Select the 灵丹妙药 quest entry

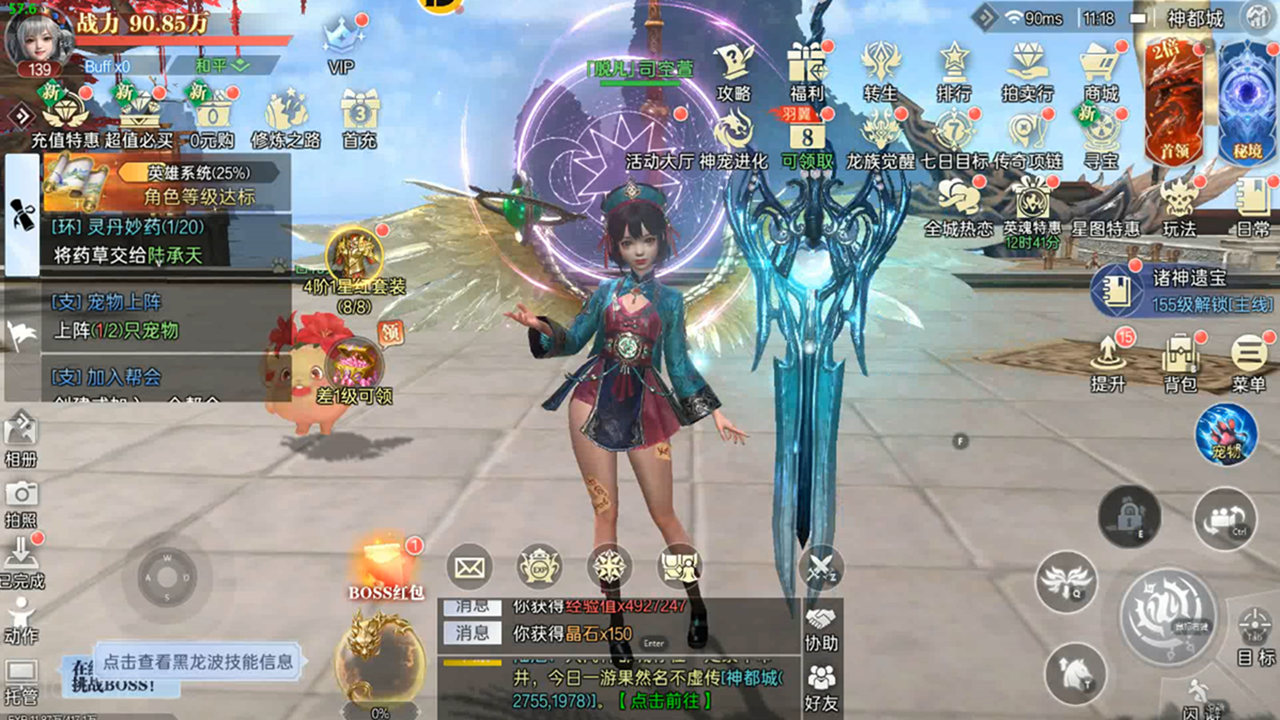170,241
